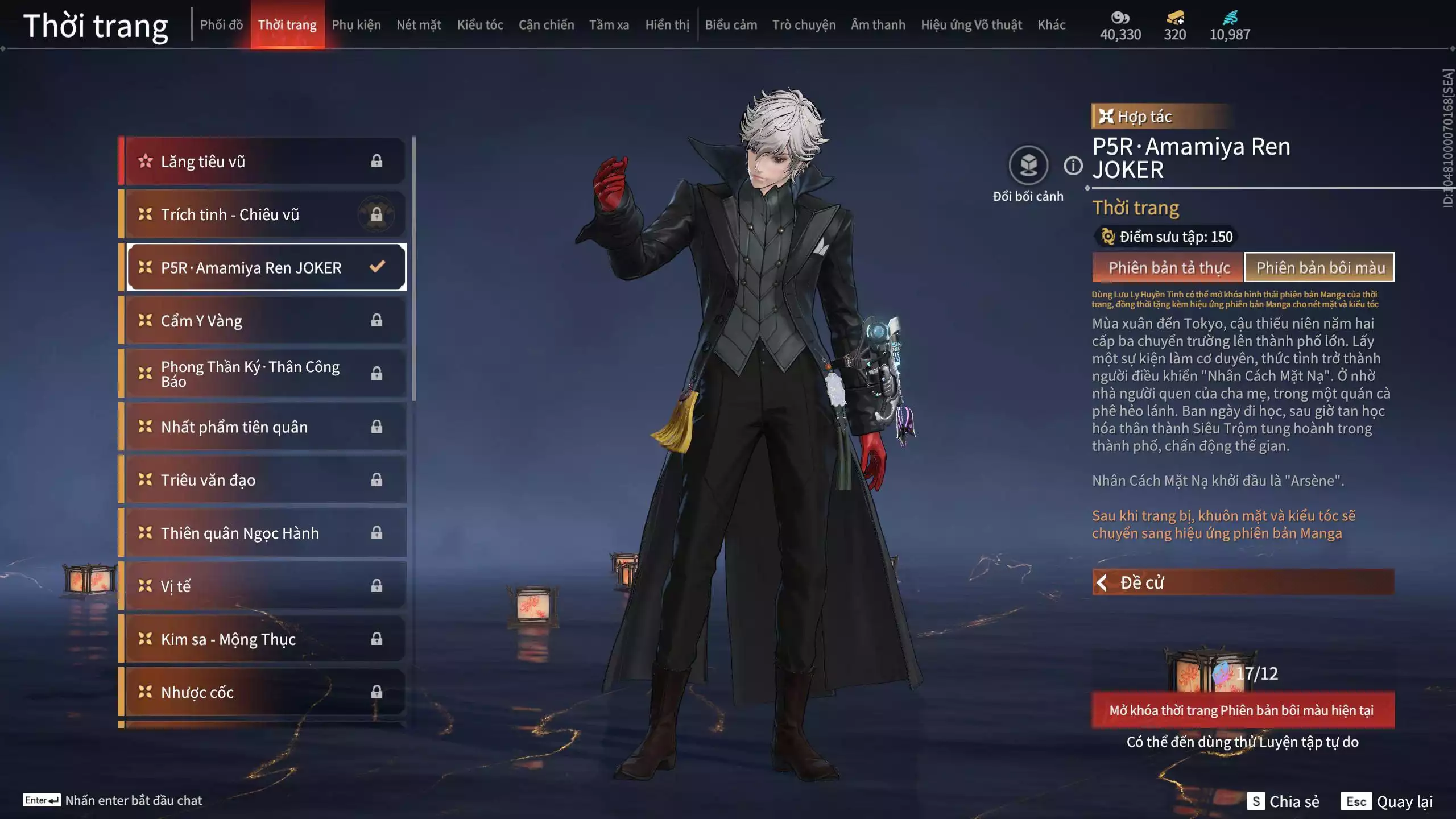Click the Đổi bối cảnh background icon
This screenshot has width=1456, height=819.
tap(1028, 166)
